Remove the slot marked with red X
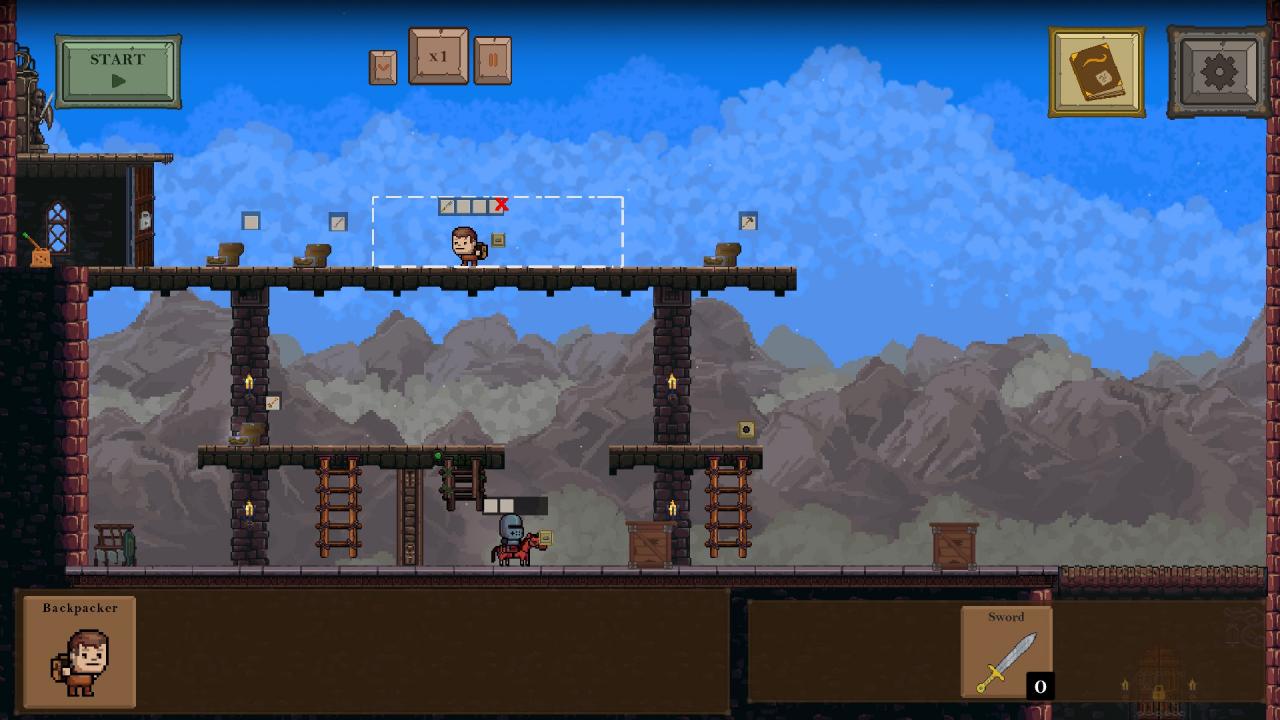Image resolution: width=1280 pixels, height=720 pixels. (x=501, y=205)
